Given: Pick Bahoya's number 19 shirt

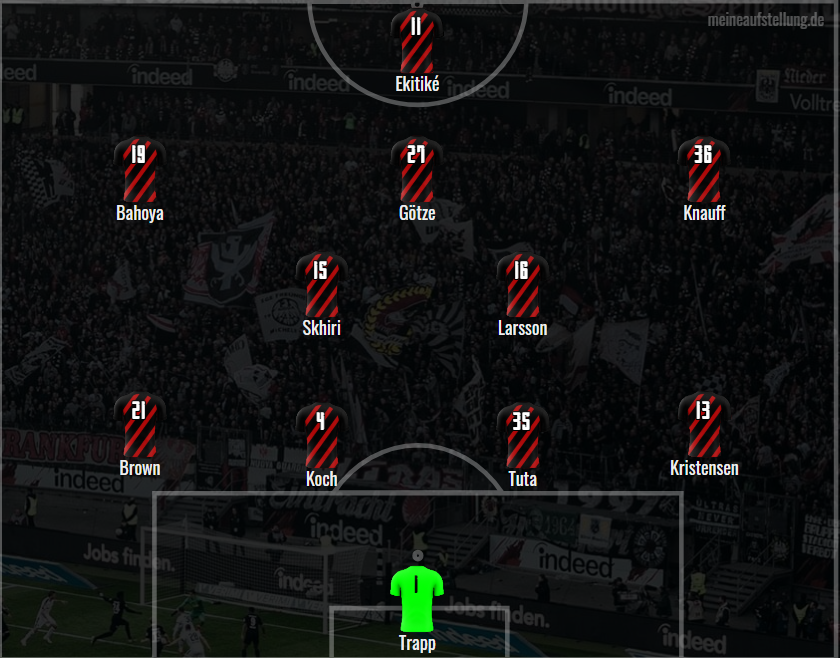Looking at the screenshot, I should [139, 170].
